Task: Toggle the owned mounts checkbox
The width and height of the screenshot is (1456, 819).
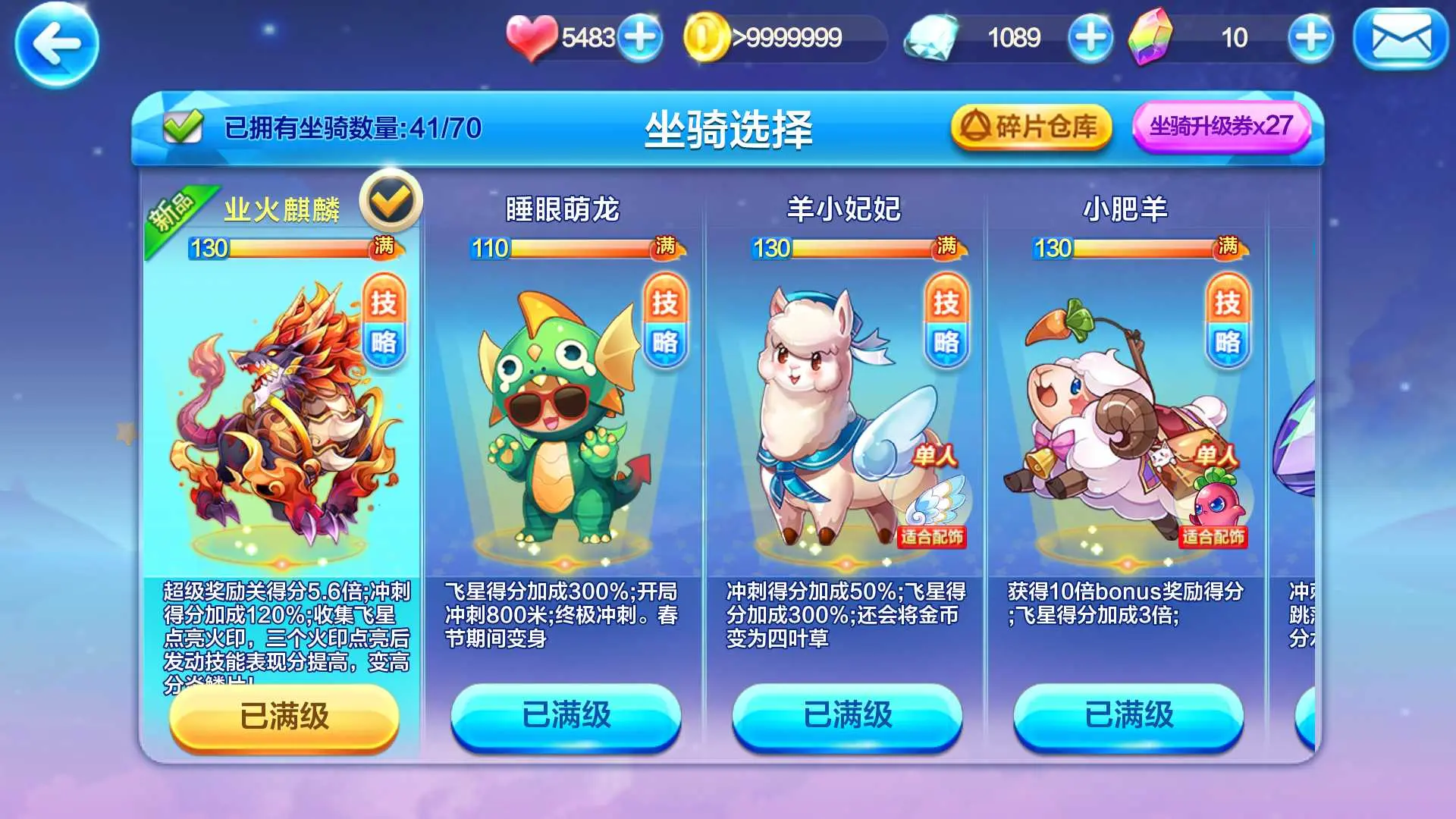Action: pyautogui.click(x=183, y=127)
